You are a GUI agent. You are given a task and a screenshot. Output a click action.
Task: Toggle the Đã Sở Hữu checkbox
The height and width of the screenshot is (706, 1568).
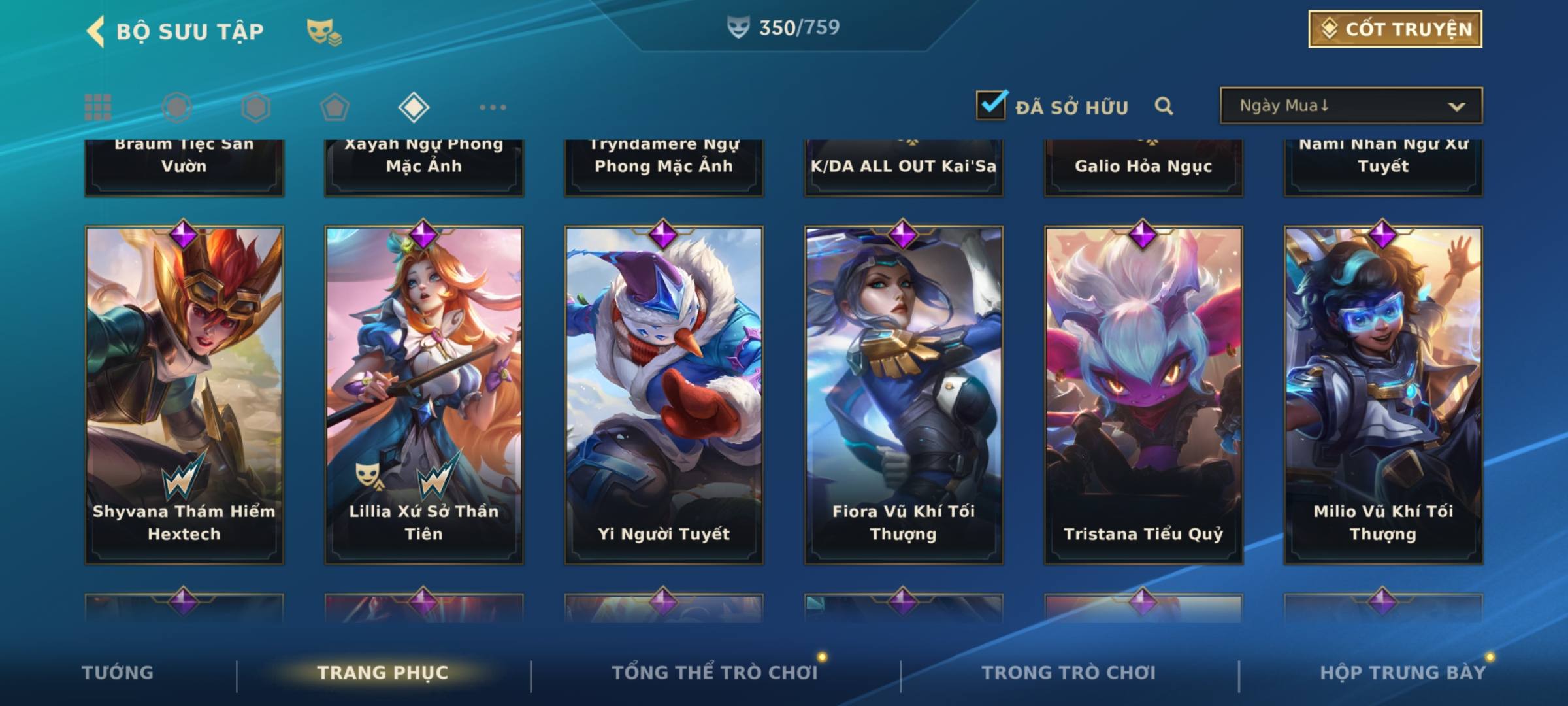(991, 105)
